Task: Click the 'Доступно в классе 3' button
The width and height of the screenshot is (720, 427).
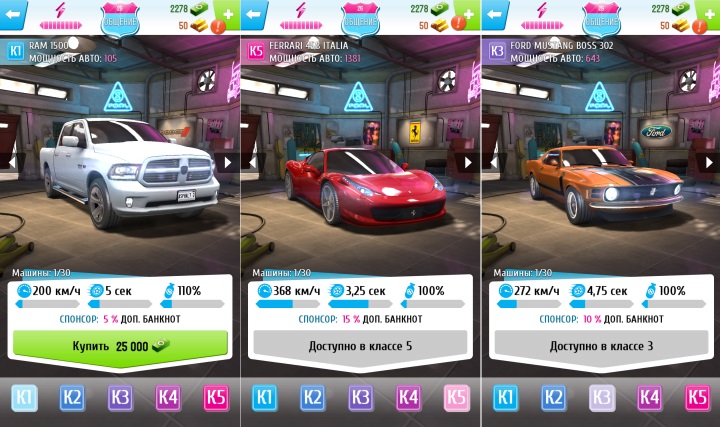Action: 600,345
